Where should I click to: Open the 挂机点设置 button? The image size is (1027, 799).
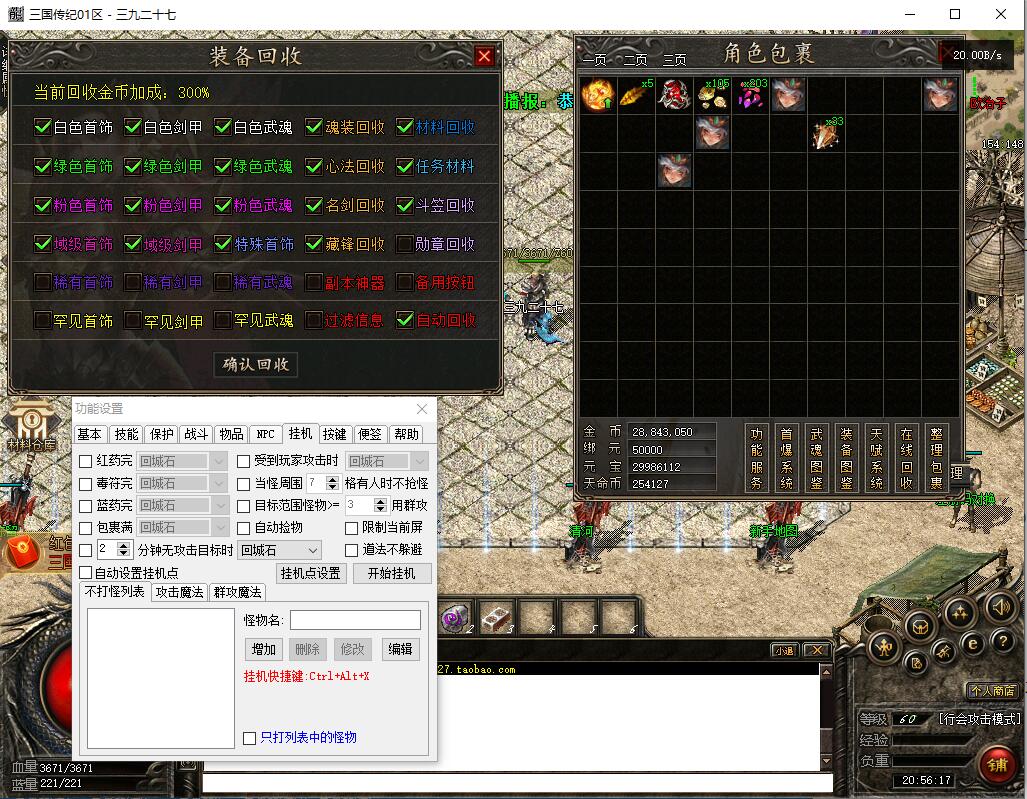[311, 573]
